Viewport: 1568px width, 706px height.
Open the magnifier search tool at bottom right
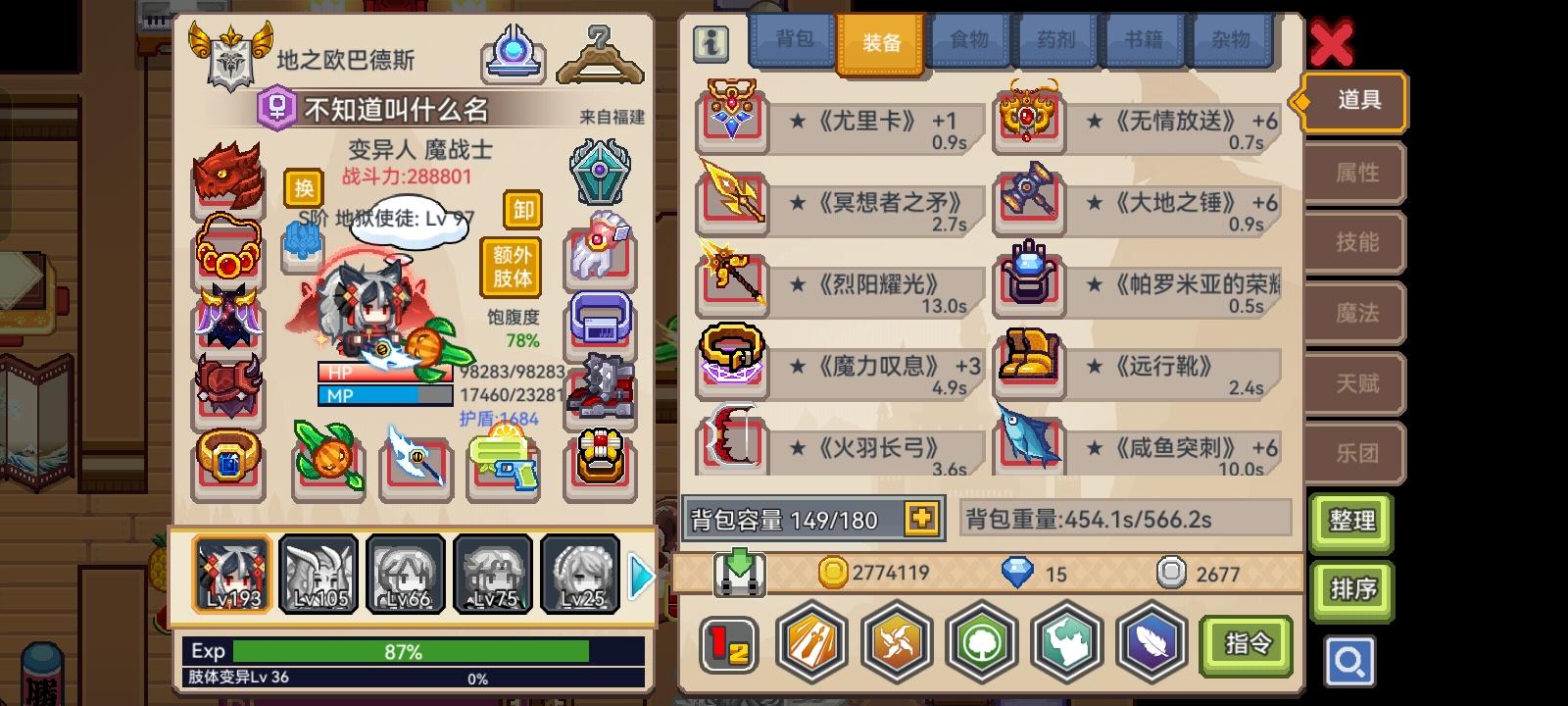coord(1350,662)
